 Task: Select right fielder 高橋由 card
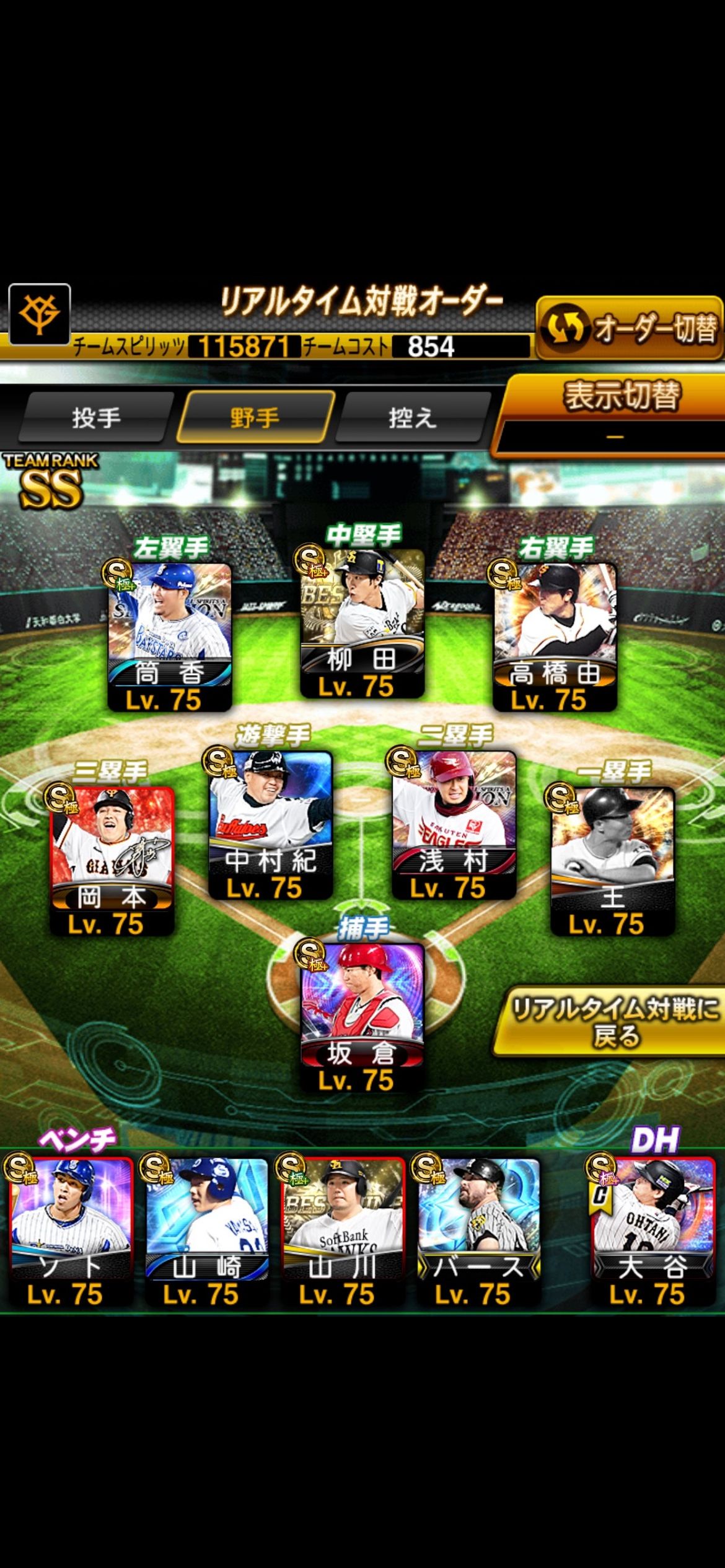(x=555, y=635)
